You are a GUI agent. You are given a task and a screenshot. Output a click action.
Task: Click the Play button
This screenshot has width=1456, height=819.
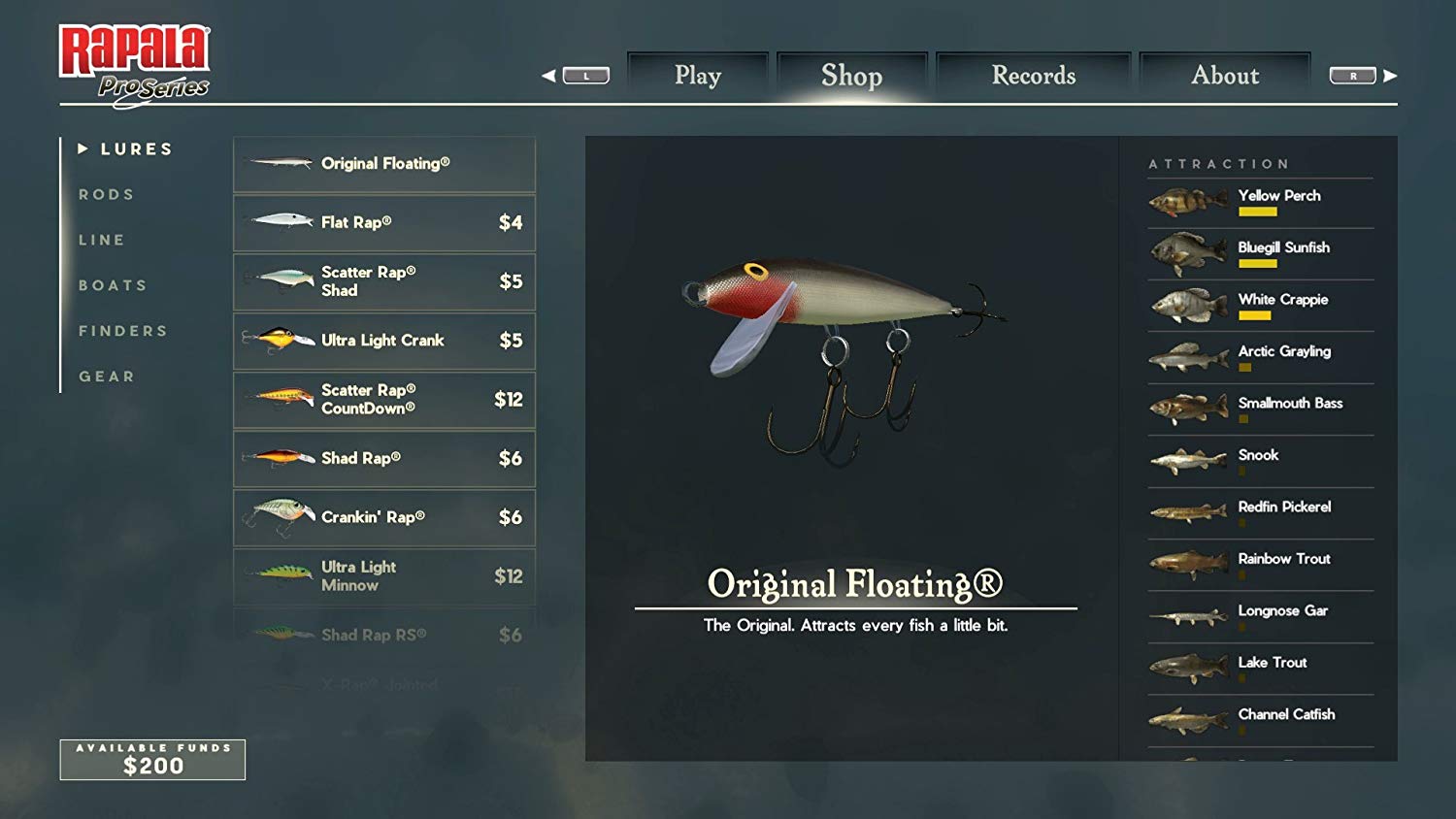point(698,75)
